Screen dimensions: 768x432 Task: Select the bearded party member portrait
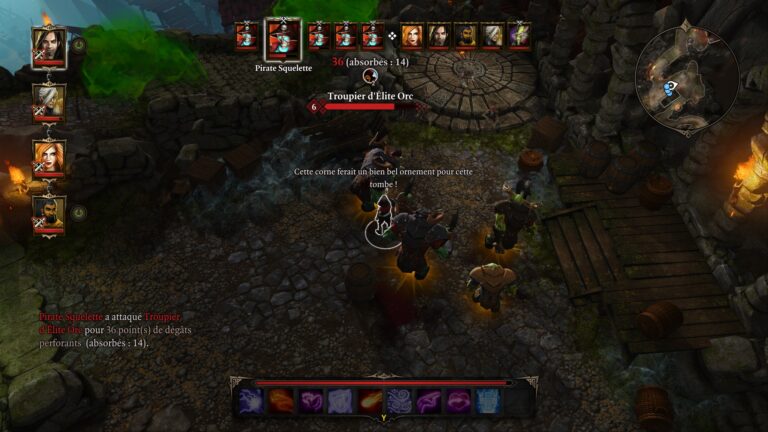49,211
